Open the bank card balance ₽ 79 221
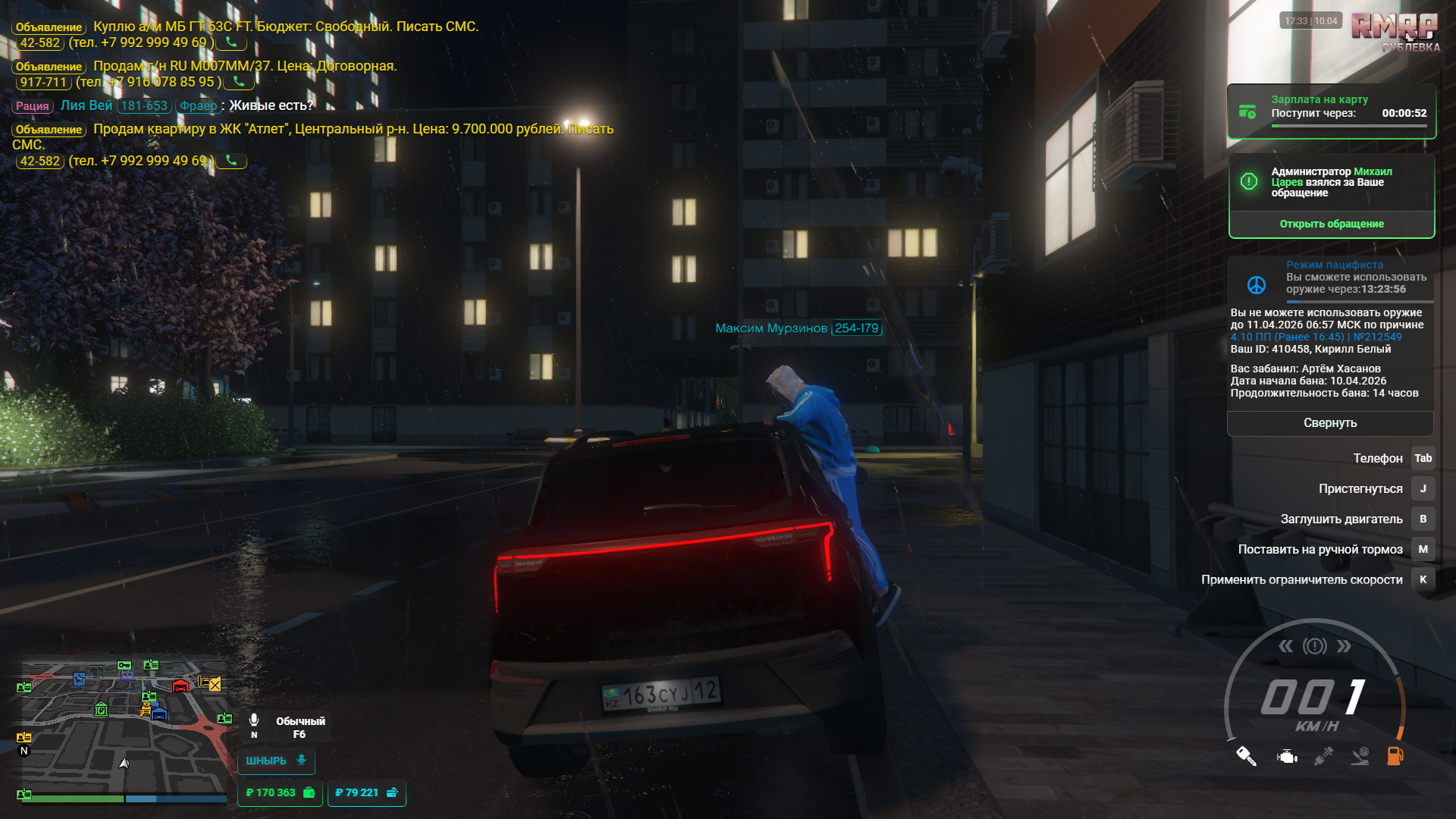Screen dimensions: 1456x819 click(366, 792)
